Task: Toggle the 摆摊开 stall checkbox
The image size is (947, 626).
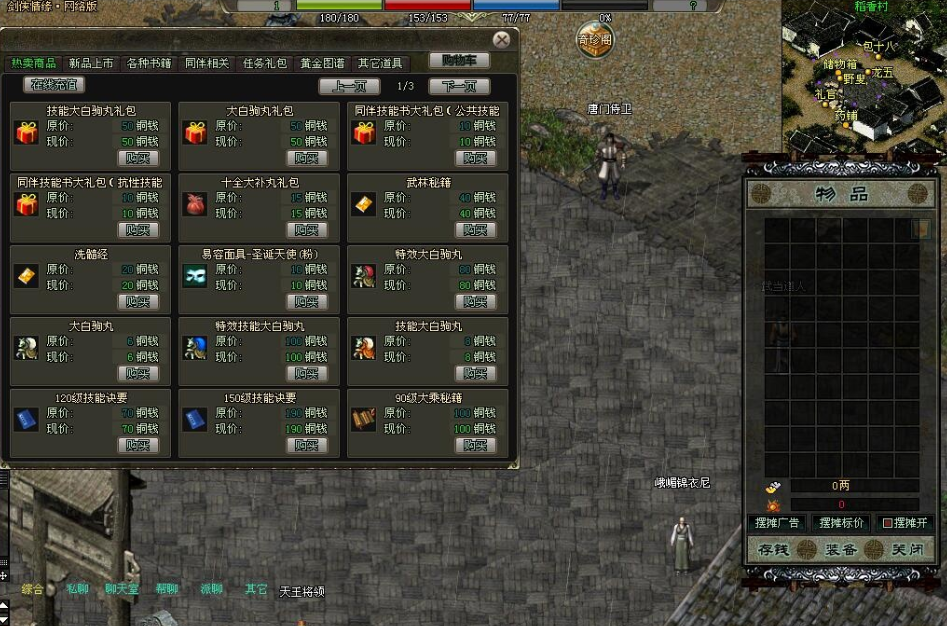Action: tap(887, 523)
